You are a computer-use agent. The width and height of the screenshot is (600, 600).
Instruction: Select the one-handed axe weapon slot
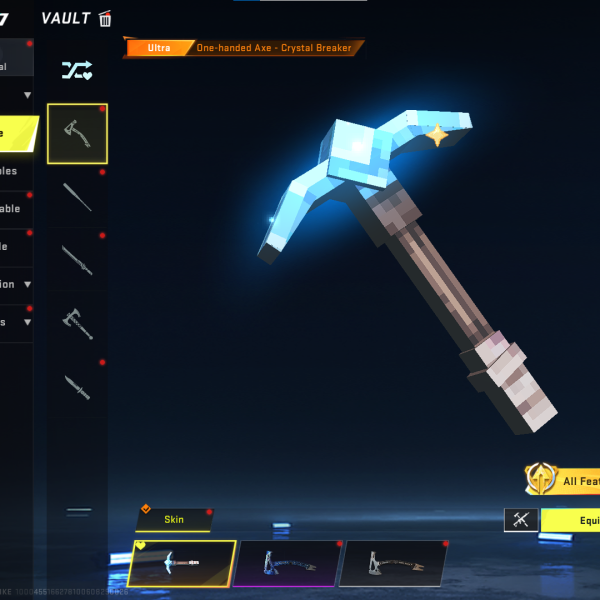[x=77, y=133]
